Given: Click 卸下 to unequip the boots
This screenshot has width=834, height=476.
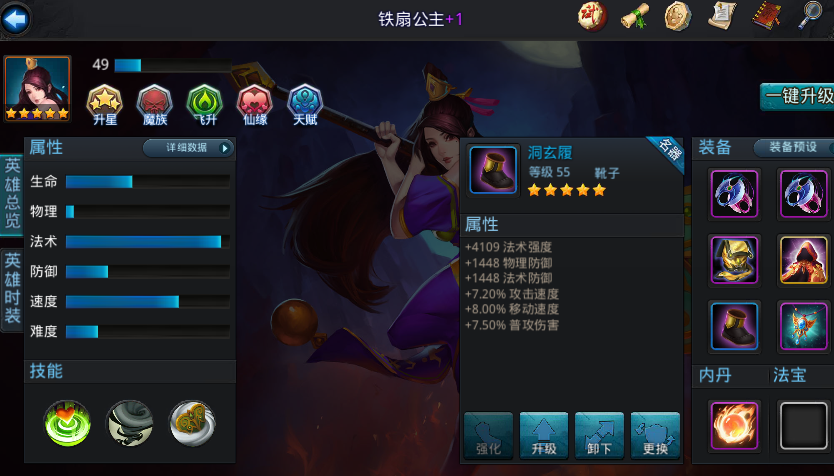Looking at the screenshot, I should click(x=599, y=436).
